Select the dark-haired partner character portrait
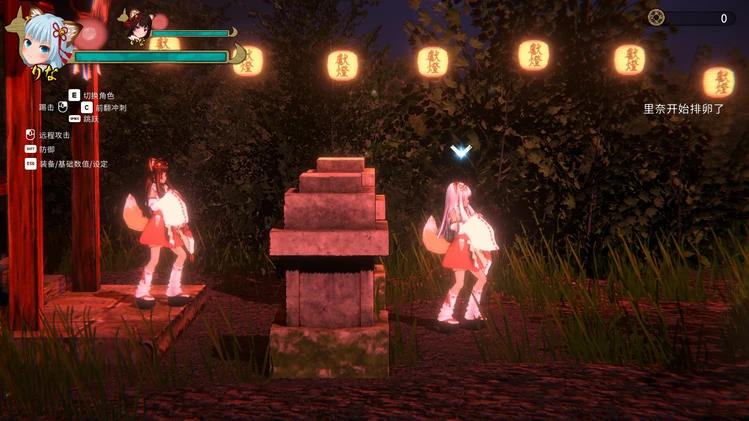 (135, 26)
